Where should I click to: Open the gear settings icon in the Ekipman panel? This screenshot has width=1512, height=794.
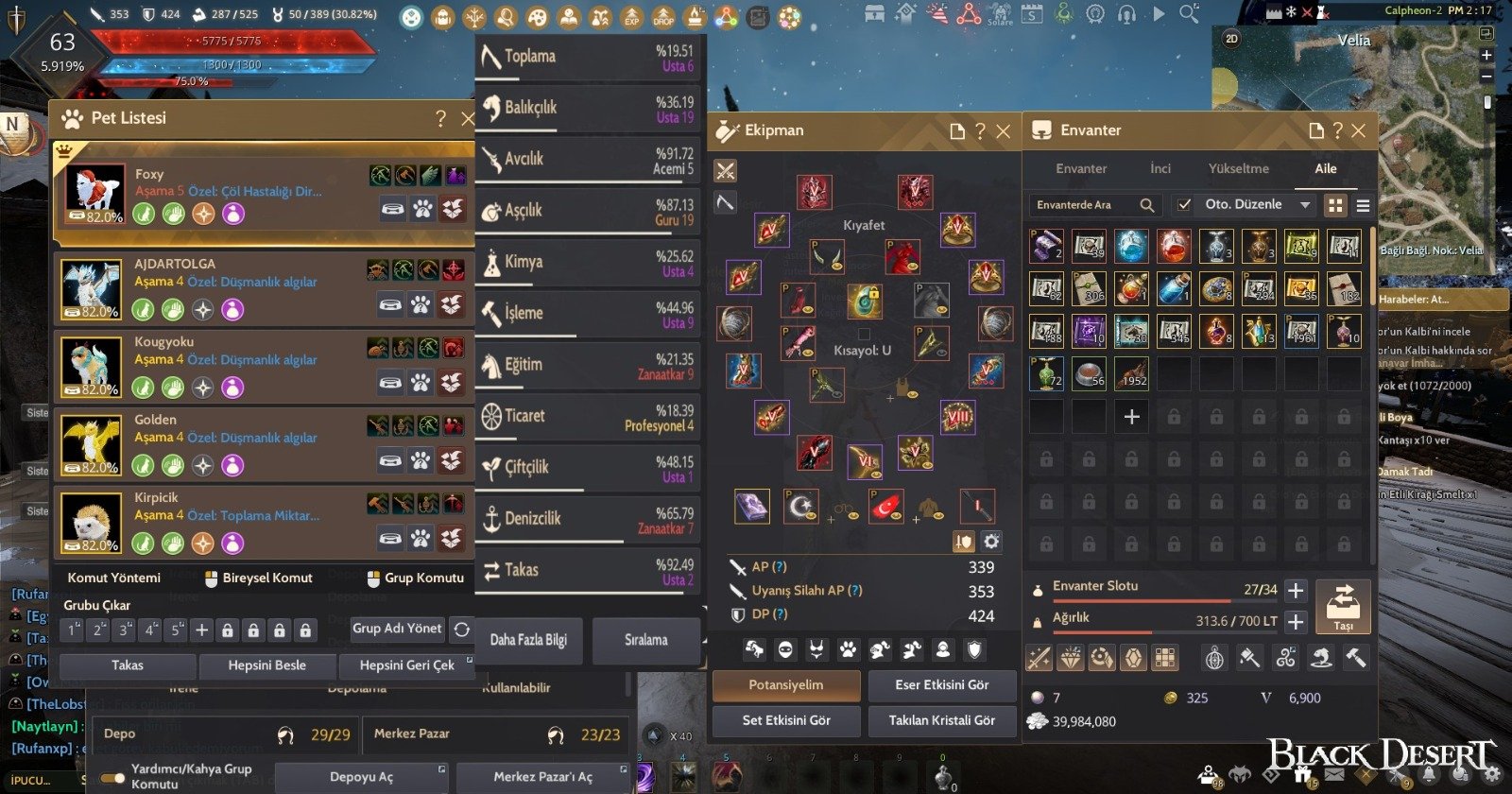990,541
